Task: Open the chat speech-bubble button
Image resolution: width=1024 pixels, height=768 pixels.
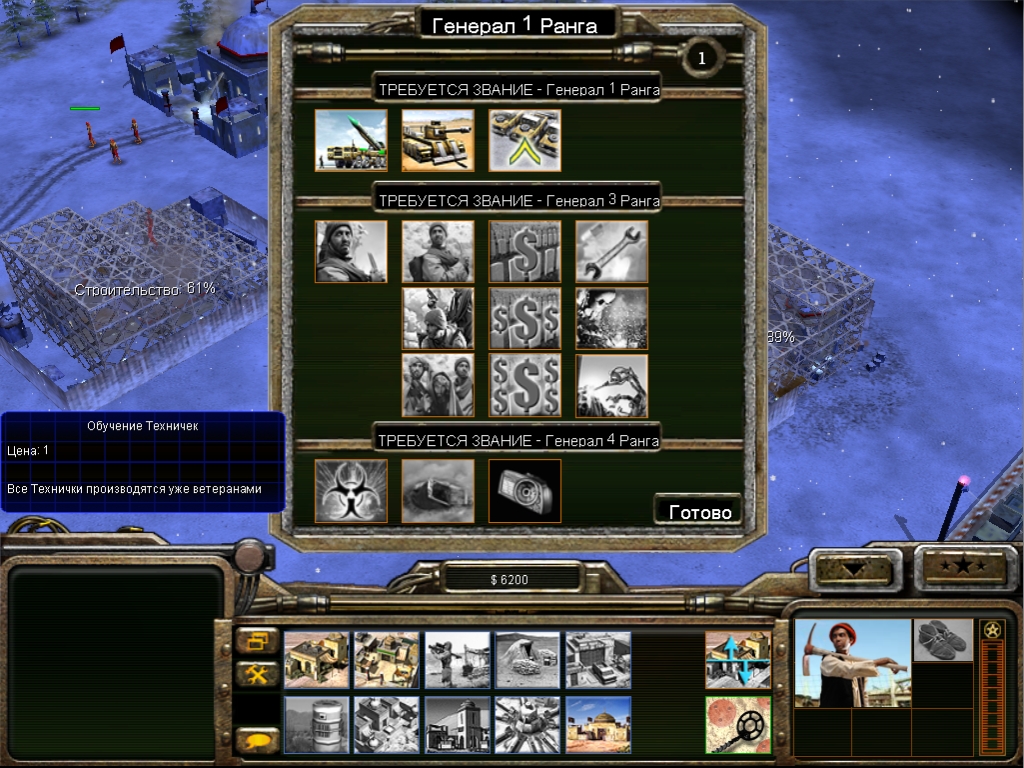Action: [x=258, y=741]
